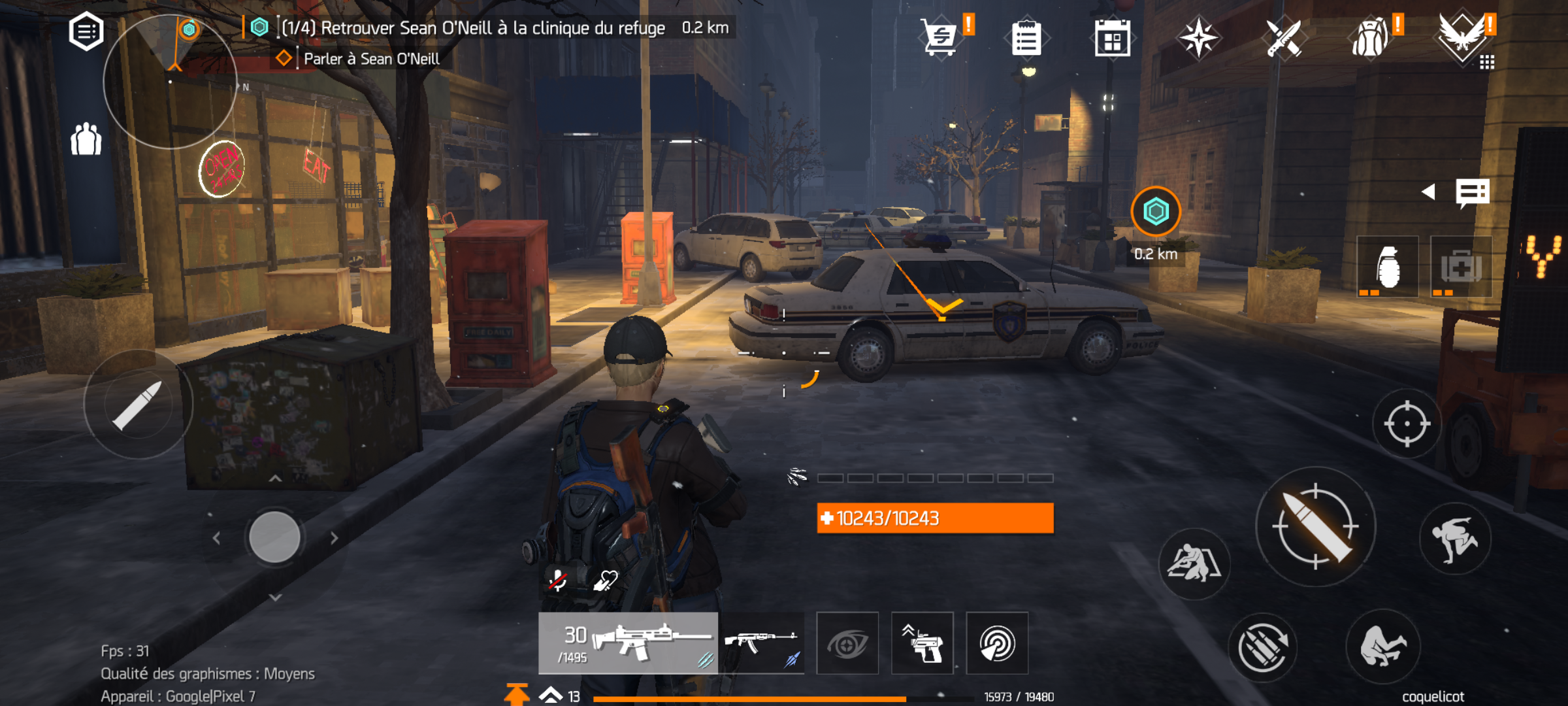Open the chat message panel

(1472, 193)
